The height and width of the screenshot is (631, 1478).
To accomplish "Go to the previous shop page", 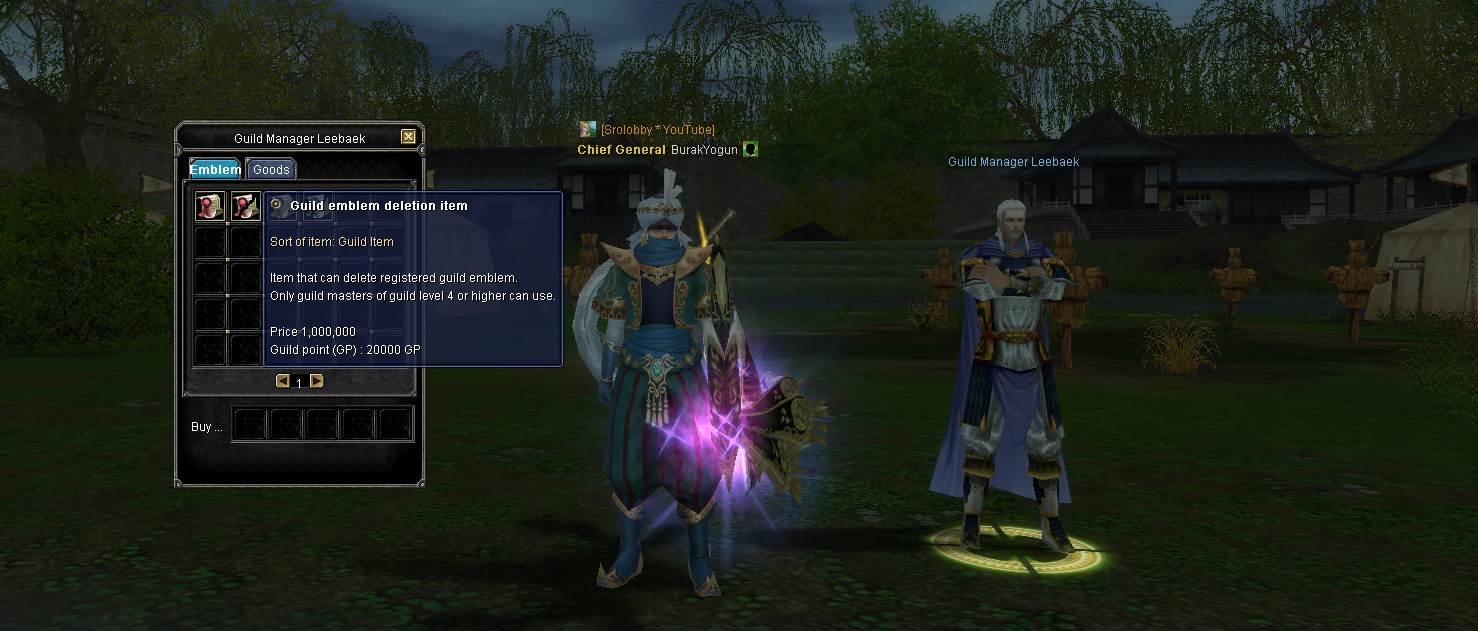I will pos(282,381).
